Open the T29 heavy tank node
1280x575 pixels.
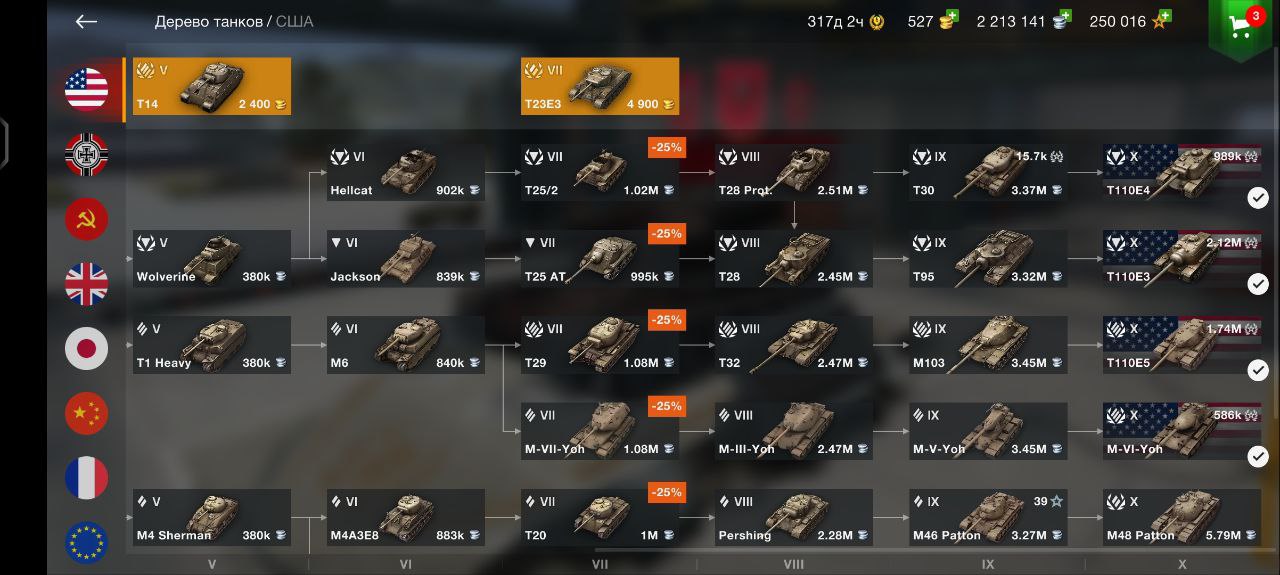click(600, 345)
